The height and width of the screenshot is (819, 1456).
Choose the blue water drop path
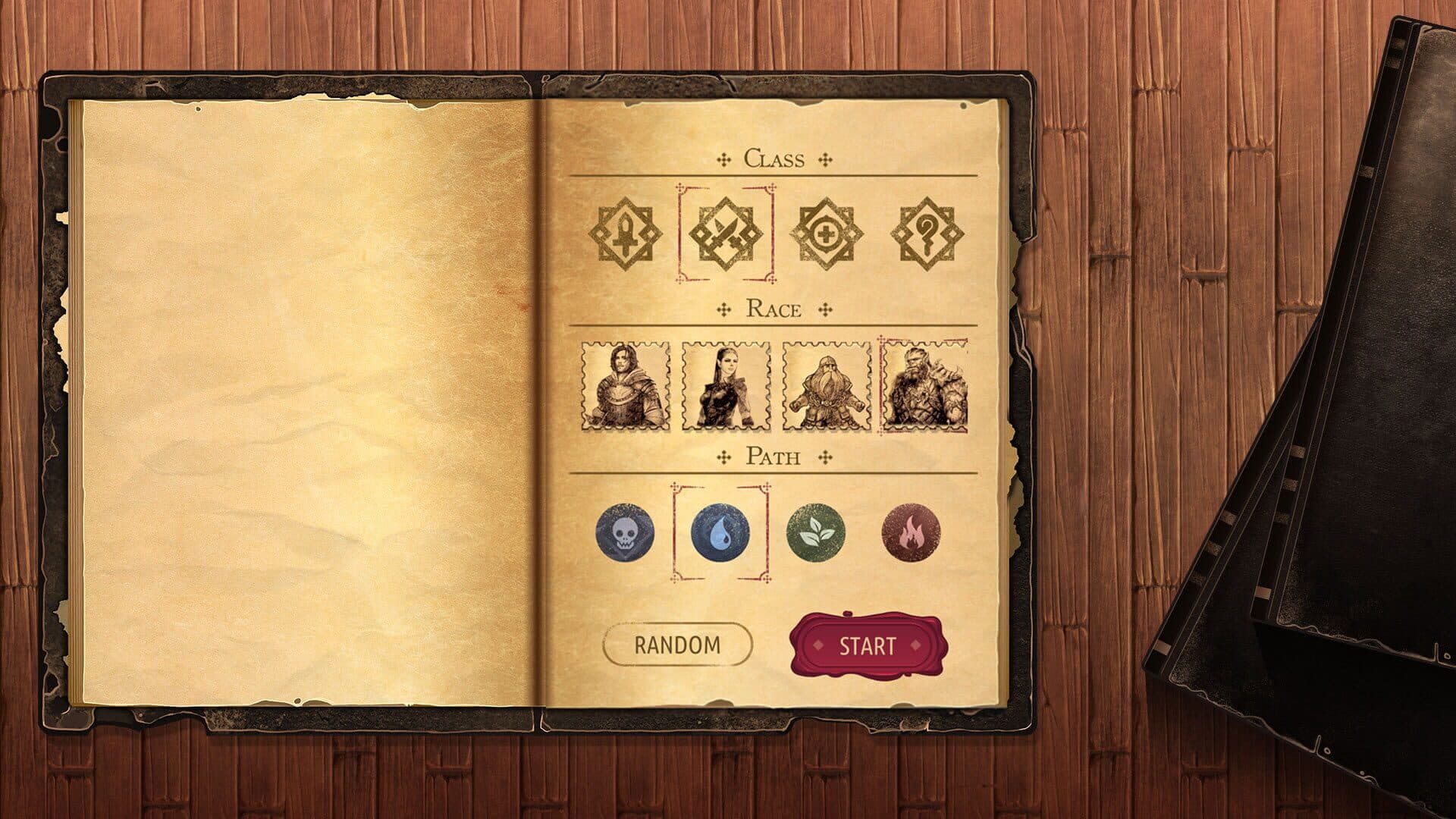pyautogui.click(x=720, y=532)
